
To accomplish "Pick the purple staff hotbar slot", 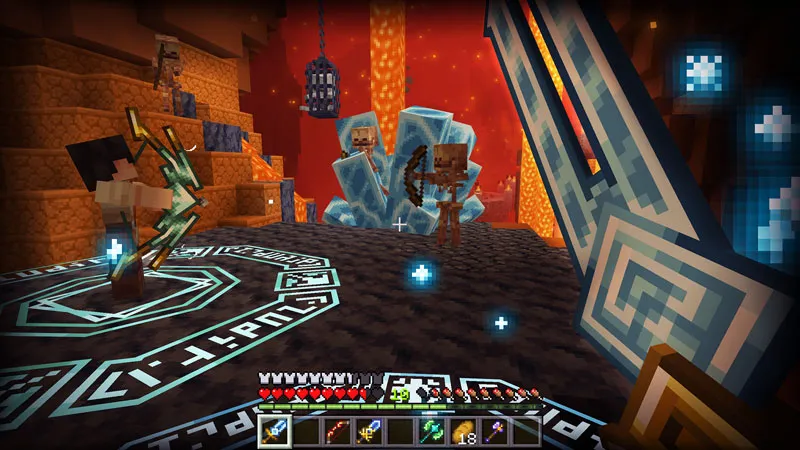I will click(495, 431).
